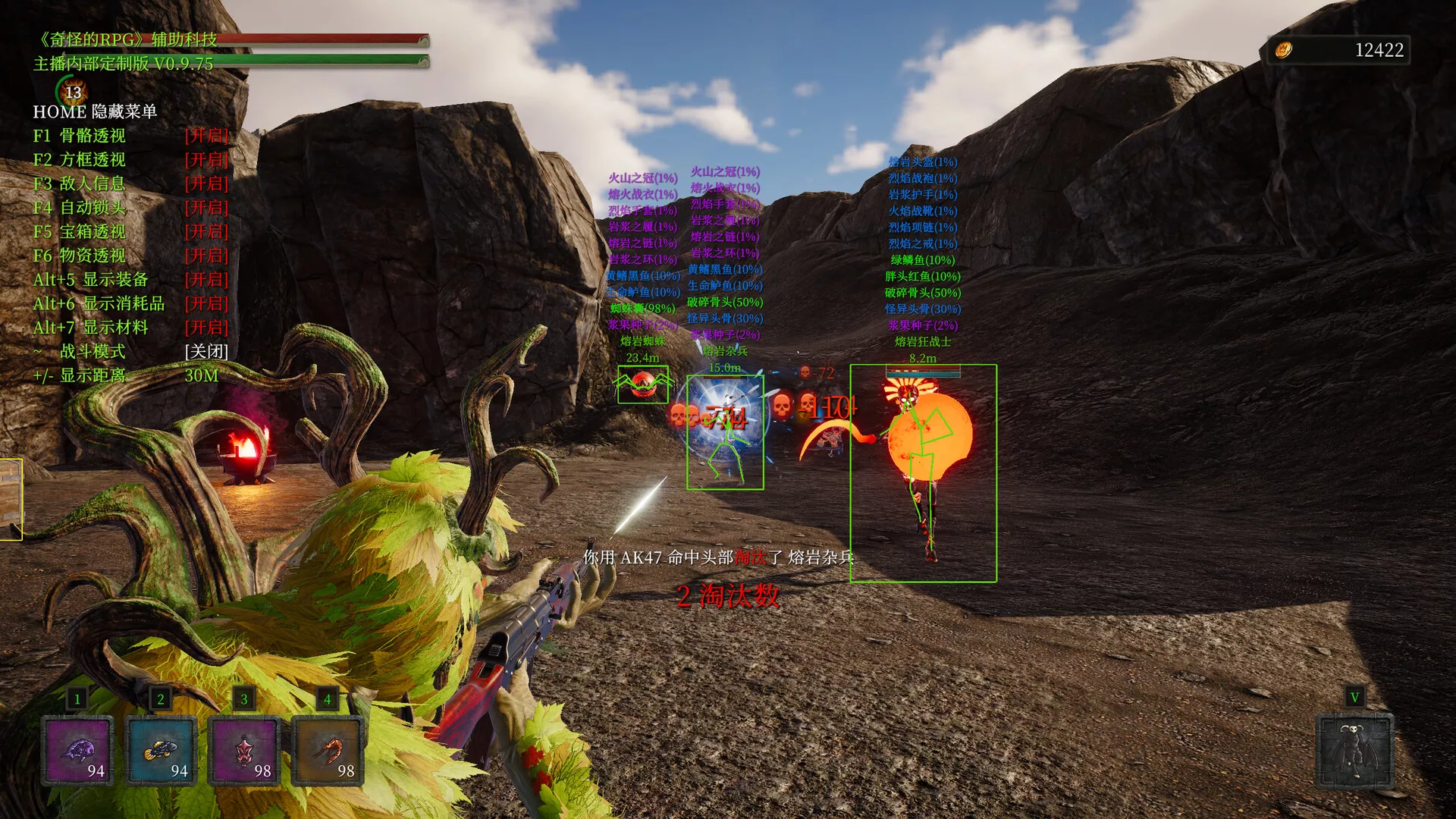Toggle the 物资透视 loot ESP entry
1456x819 pixels.
coord(130,256)
